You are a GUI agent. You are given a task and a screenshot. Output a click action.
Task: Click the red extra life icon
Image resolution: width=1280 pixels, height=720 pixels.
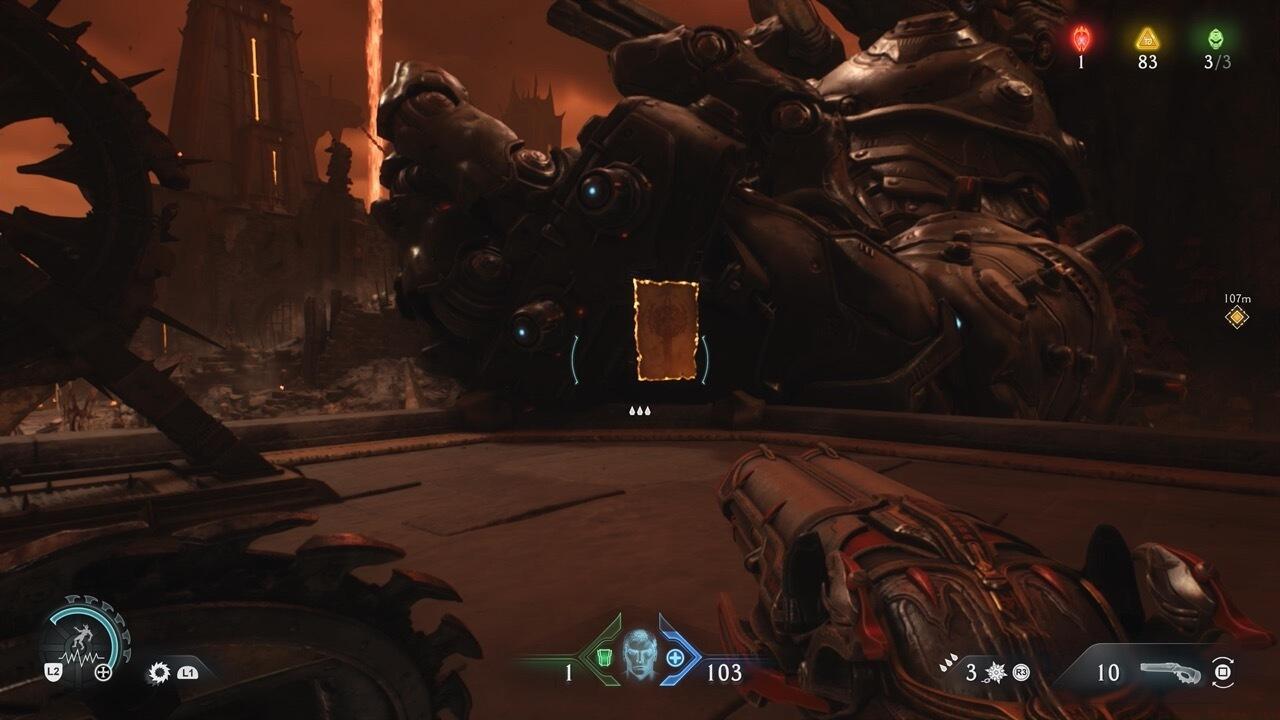point(1081,39)
